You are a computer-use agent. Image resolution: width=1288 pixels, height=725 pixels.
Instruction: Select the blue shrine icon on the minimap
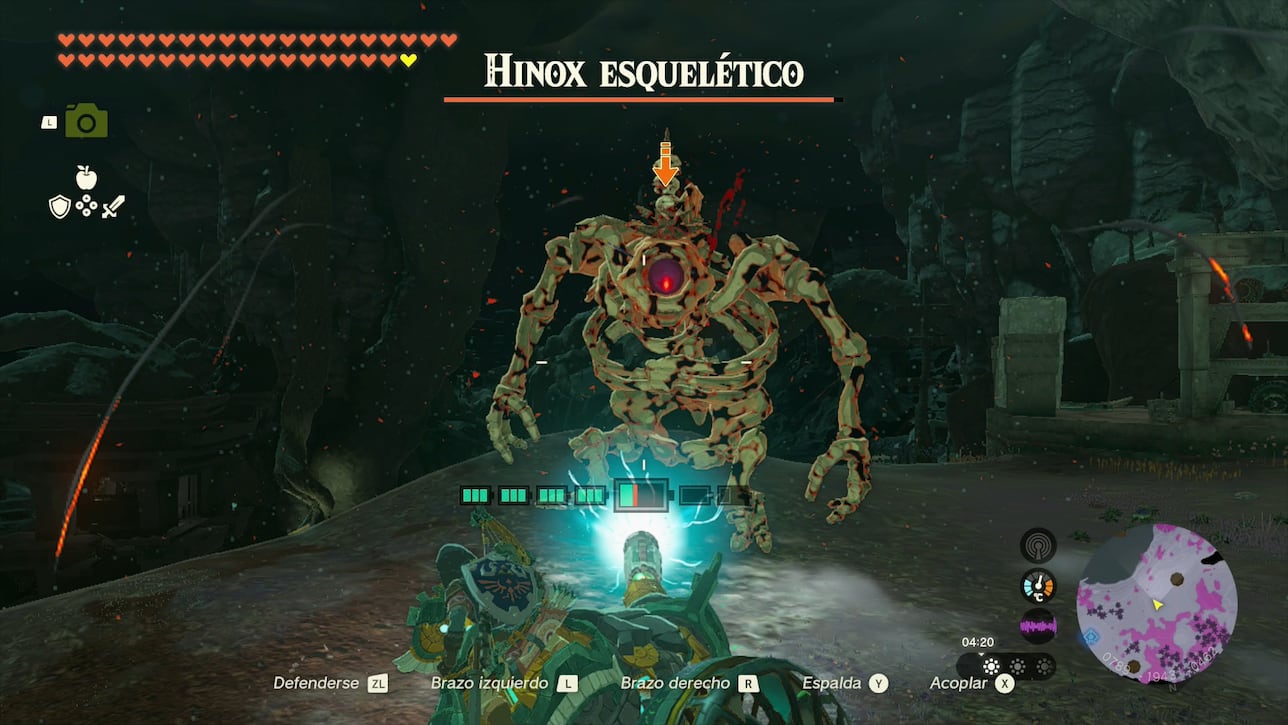1089,636
